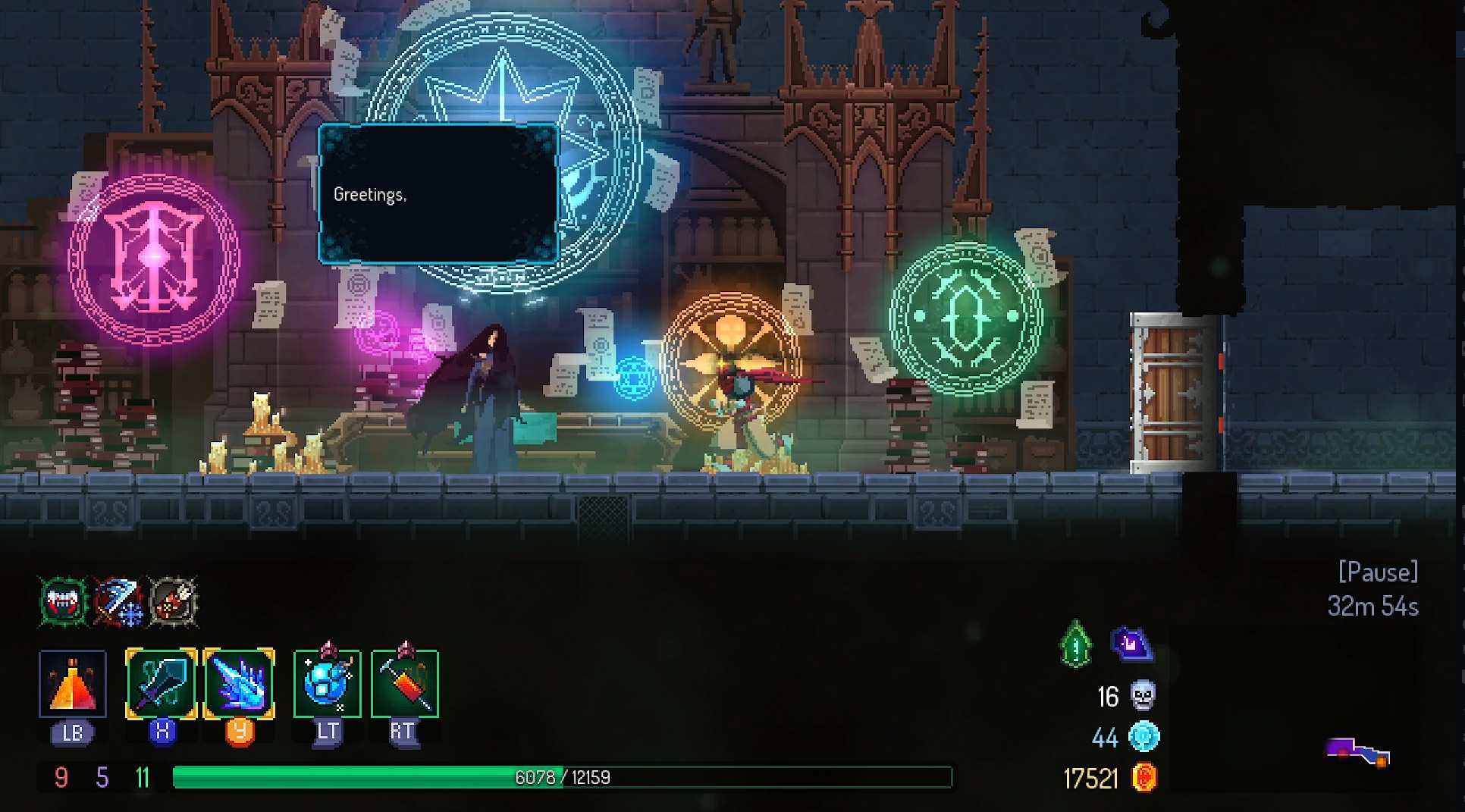Image resolution: width=1465 pixels, height=812 pixels.
Task: Click the green exclamation crystal status icon
Action: pos(1076,645)
